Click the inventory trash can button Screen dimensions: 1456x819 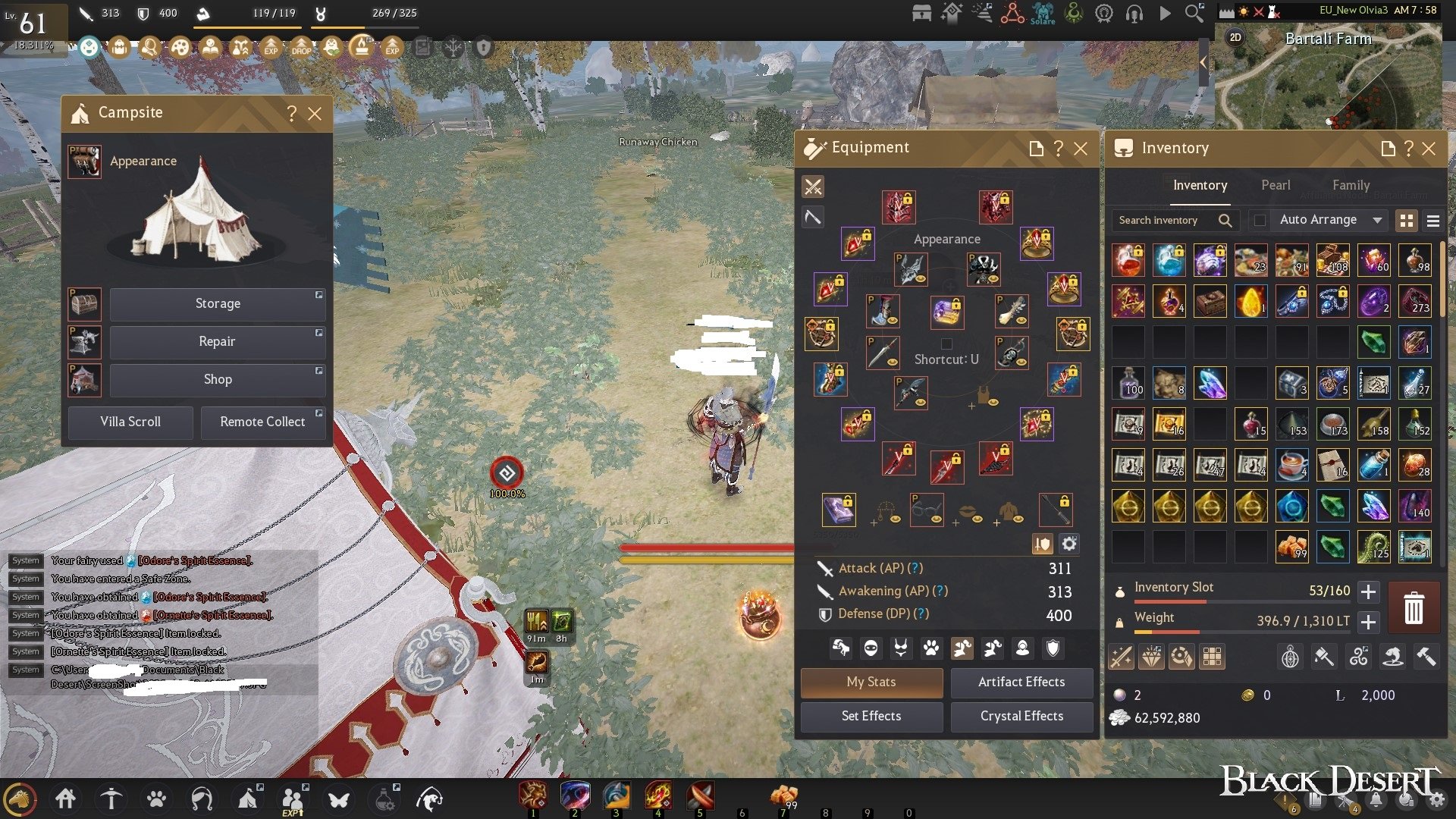1414,608
